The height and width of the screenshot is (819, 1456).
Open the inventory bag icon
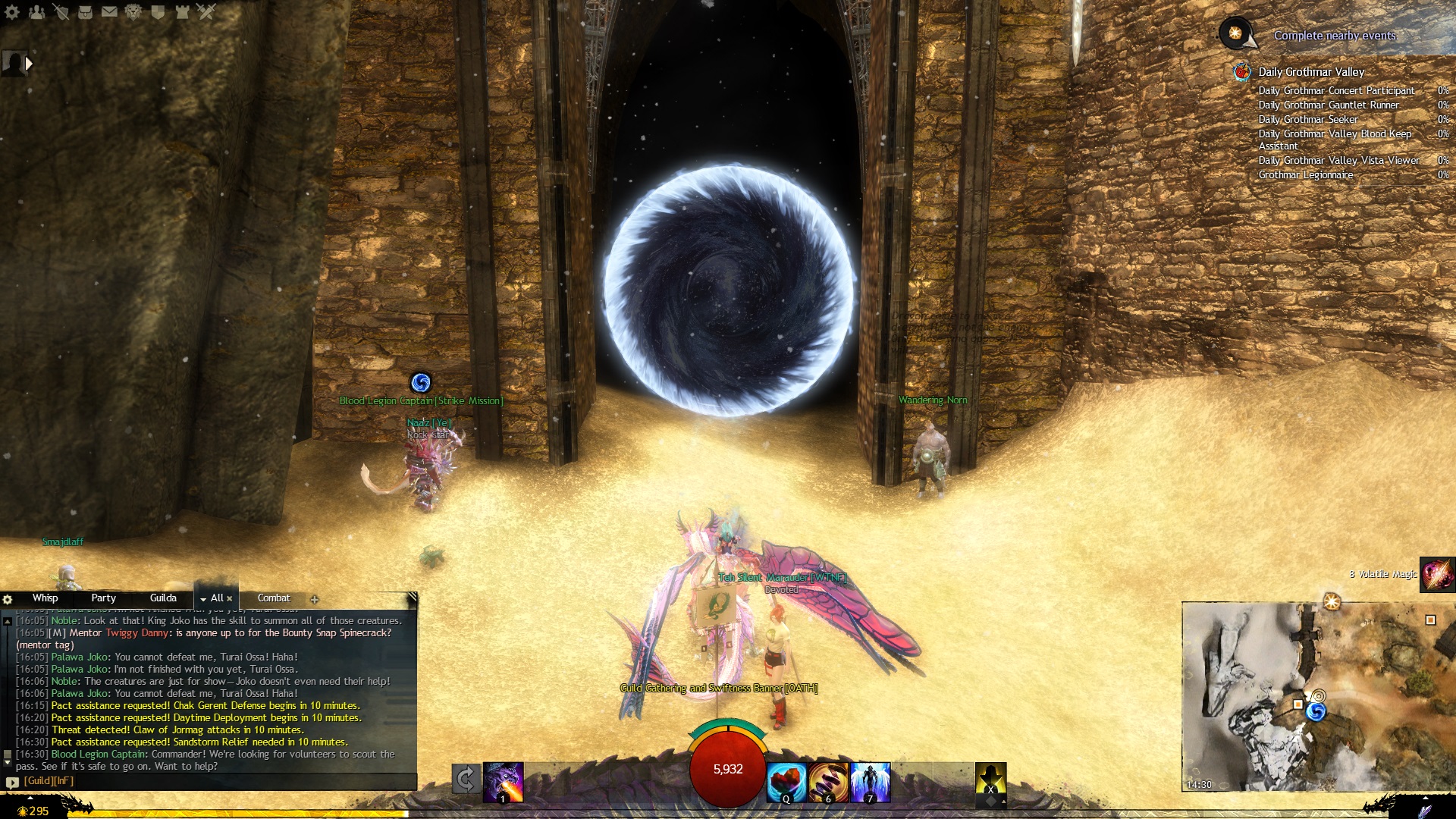(x=85, y=11)
